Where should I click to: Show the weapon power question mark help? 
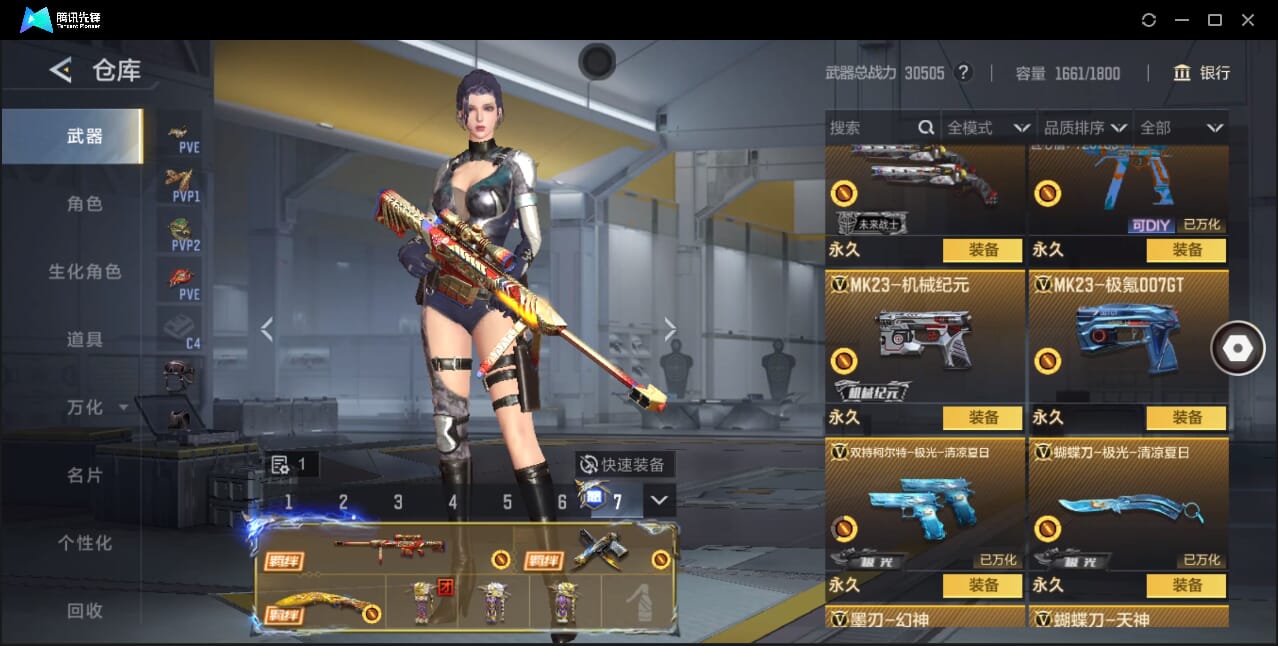tap(963, 73)
